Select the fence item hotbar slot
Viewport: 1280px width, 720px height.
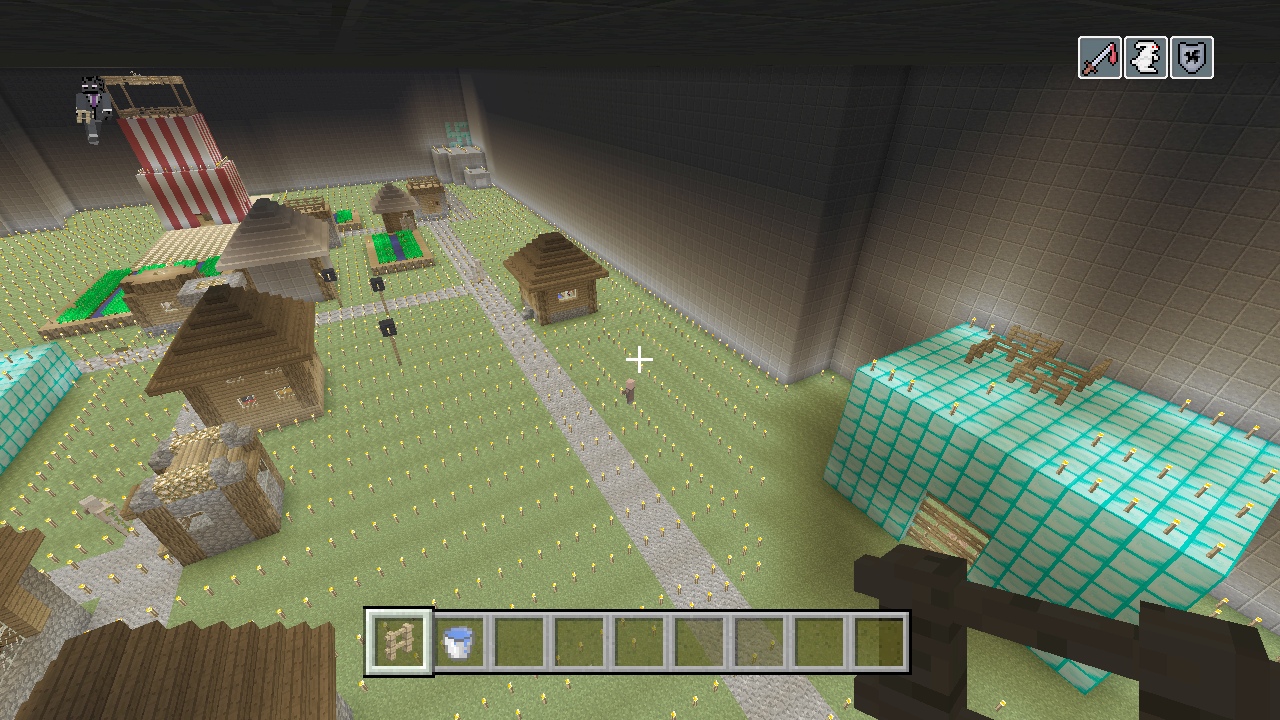click(x=399, y=642)
